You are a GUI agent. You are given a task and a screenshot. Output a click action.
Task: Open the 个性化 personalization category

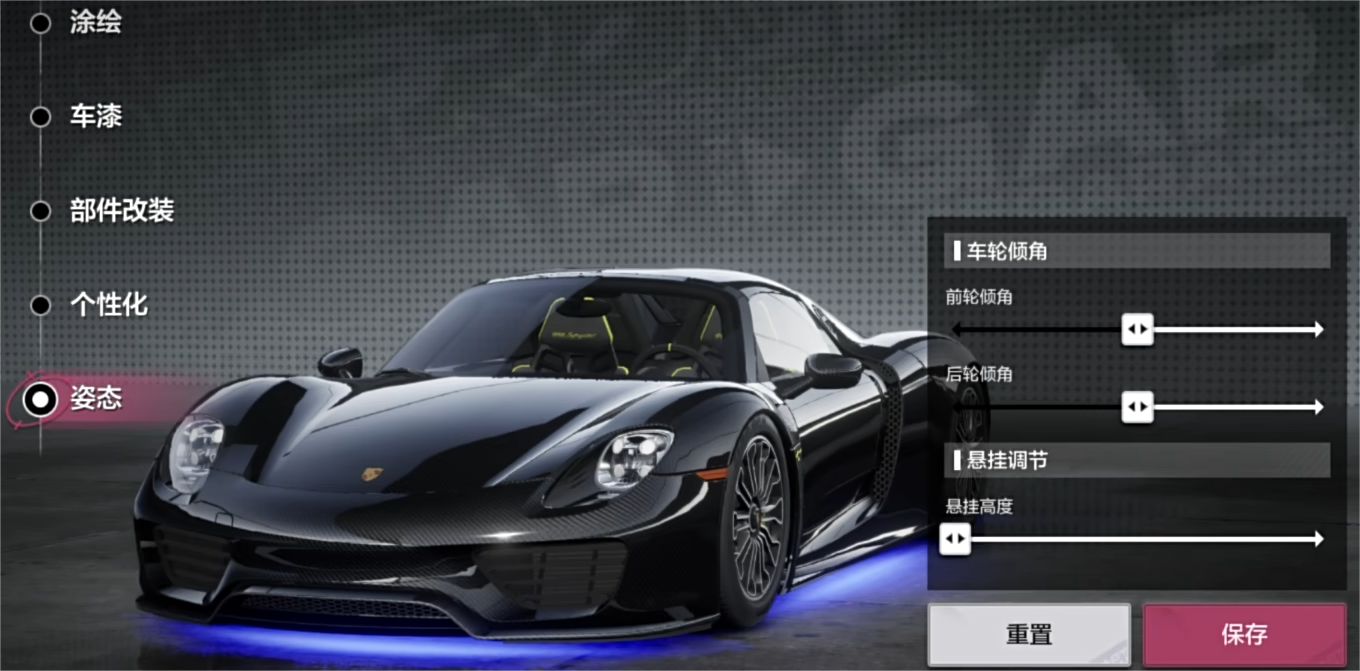point(108,305)
